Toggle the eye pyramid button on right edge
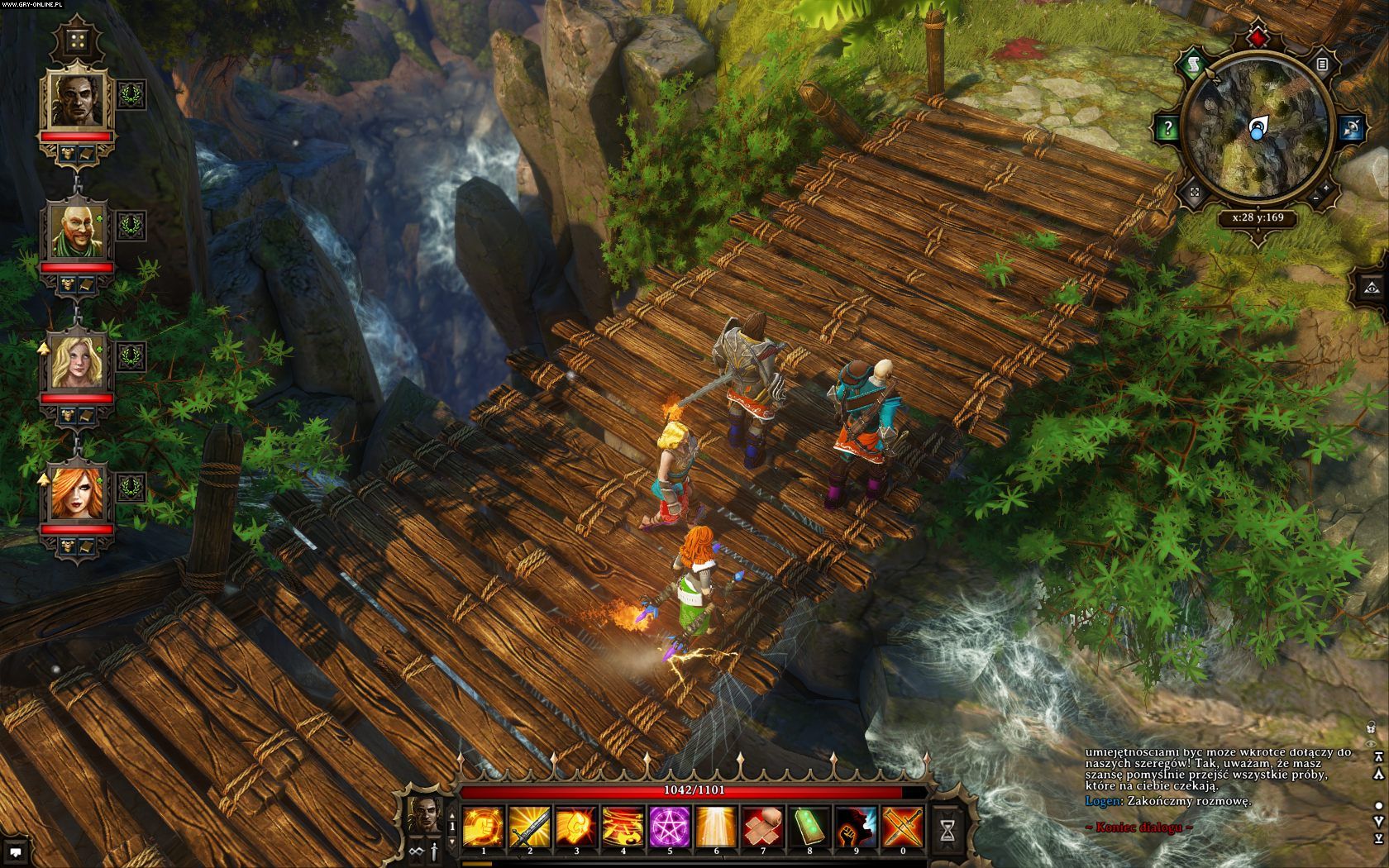 (x=1372, y=287)
